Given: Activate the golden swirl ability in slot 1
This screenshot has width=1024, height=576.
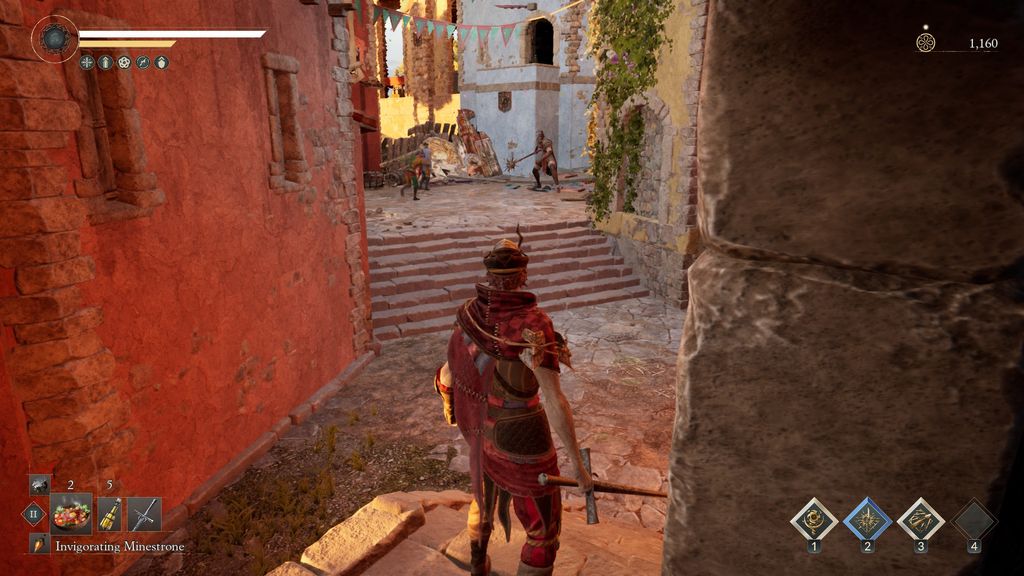Looking at the screenshot, I should (814, 519).
